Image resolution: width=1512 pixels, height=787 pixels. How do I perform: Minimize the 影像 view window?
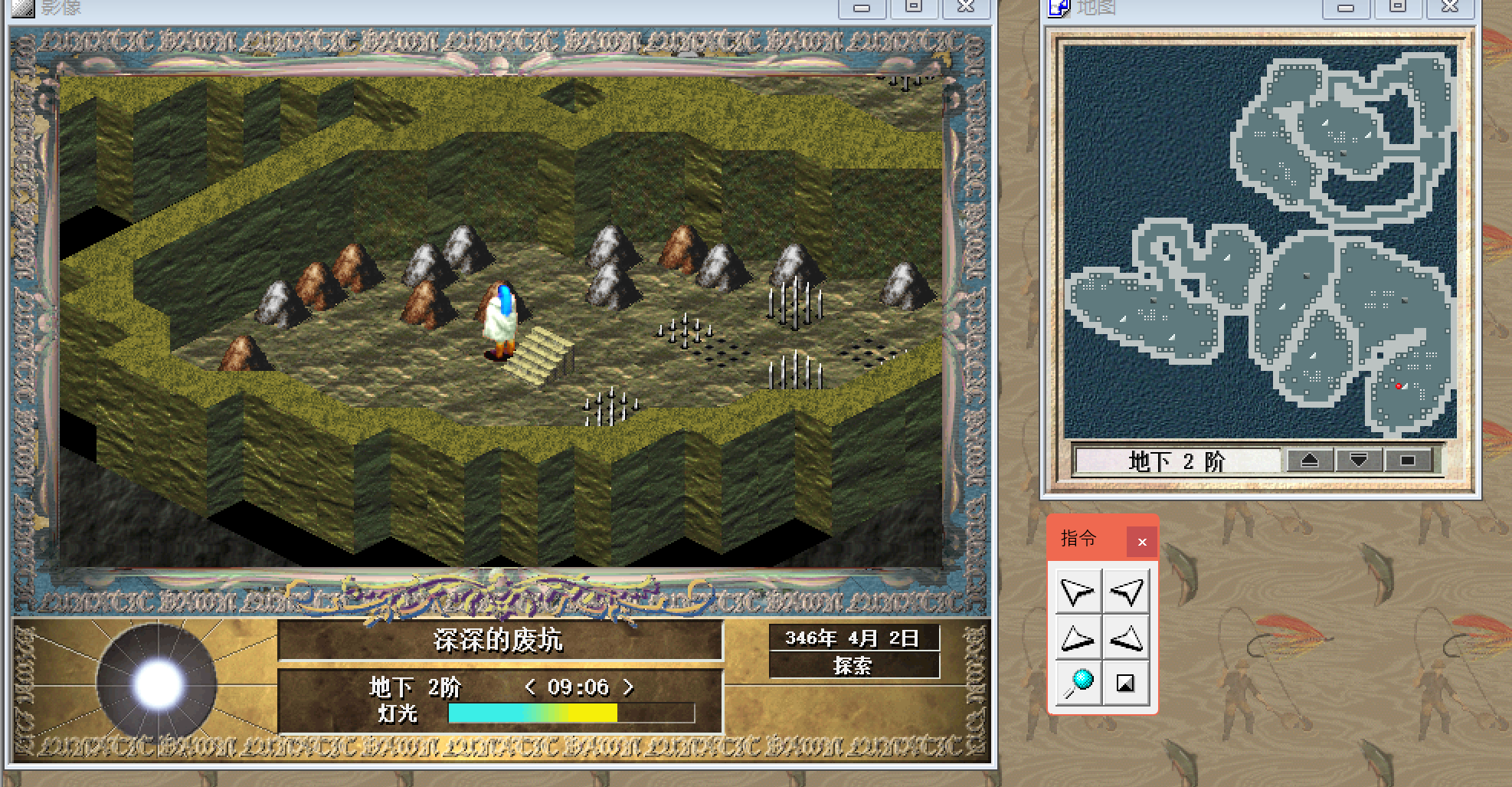tap(862, 8)
